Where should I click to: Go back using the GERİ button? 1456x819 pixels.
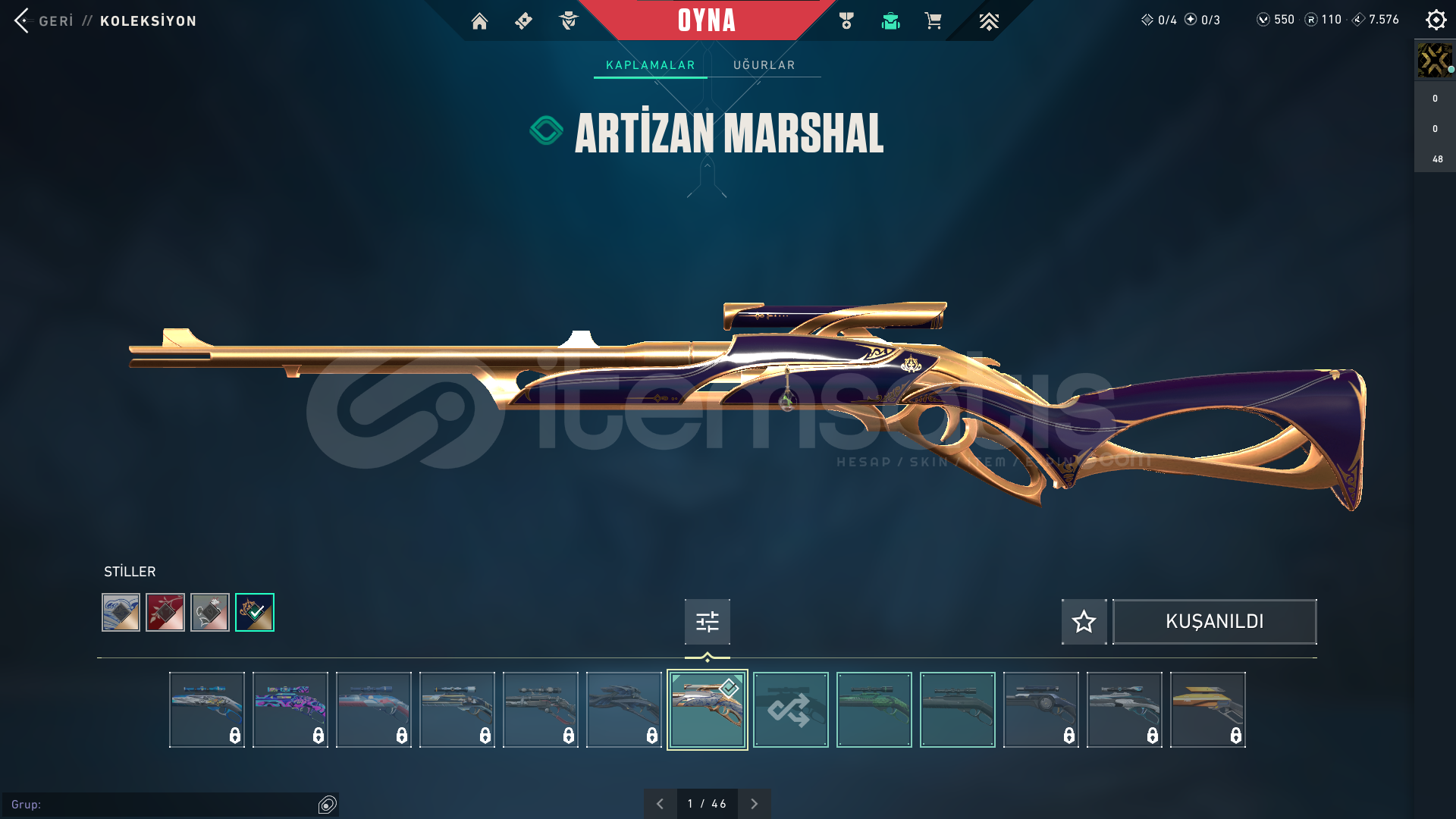pos(45,20)
